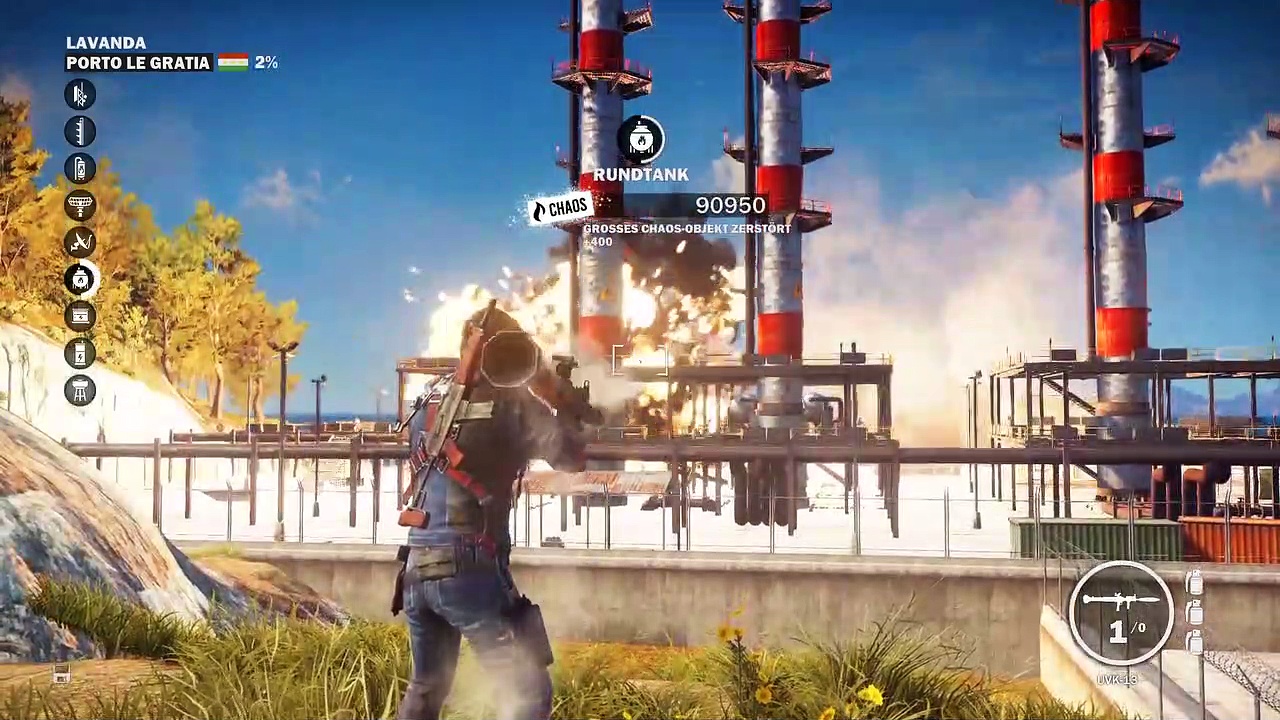This screenshot has height=720, width=1280.
Task: Click the topmost billboard objective icon
Action: 80,94
